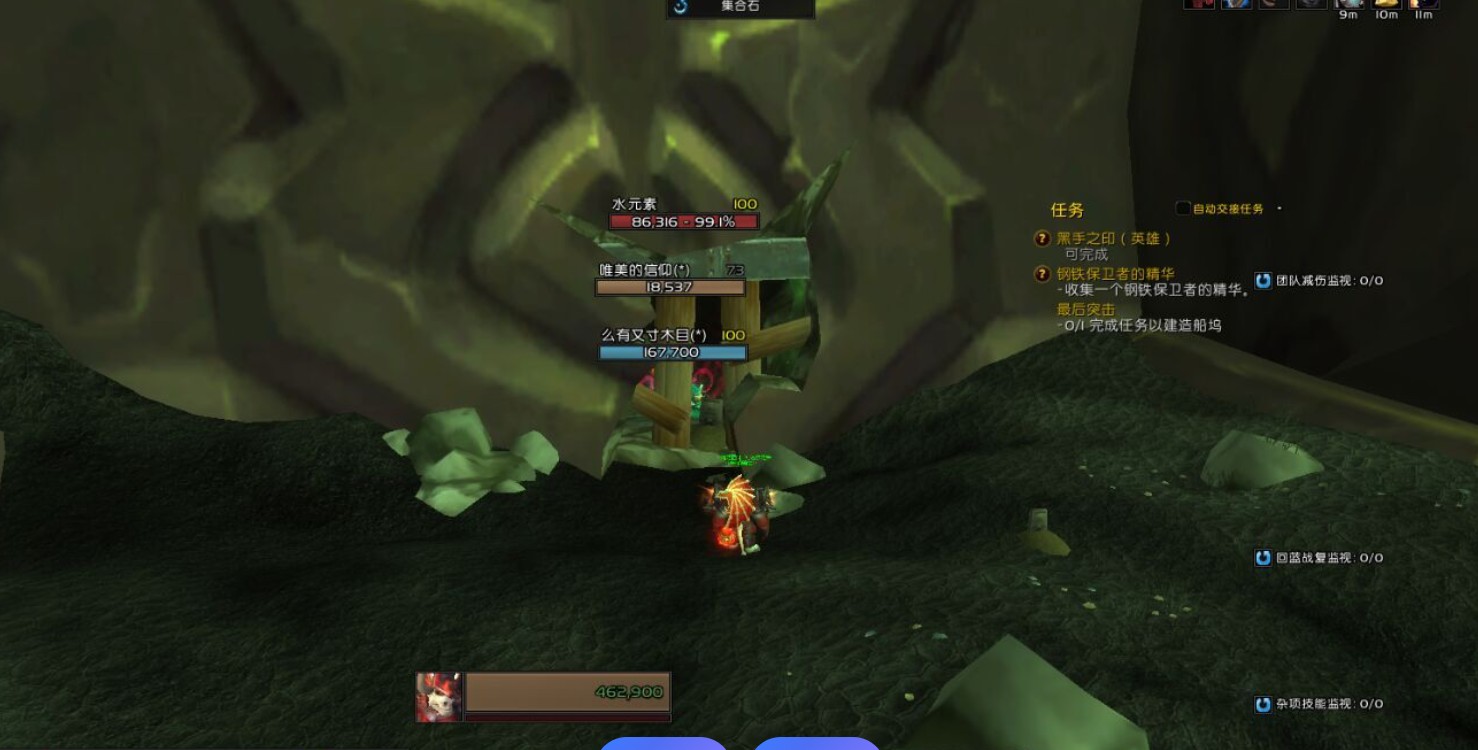The height and width of the screenshot is (750, 1478).
Task: Select the golden buff icon with 10m timer
Action: click(x=1386, y=5)
